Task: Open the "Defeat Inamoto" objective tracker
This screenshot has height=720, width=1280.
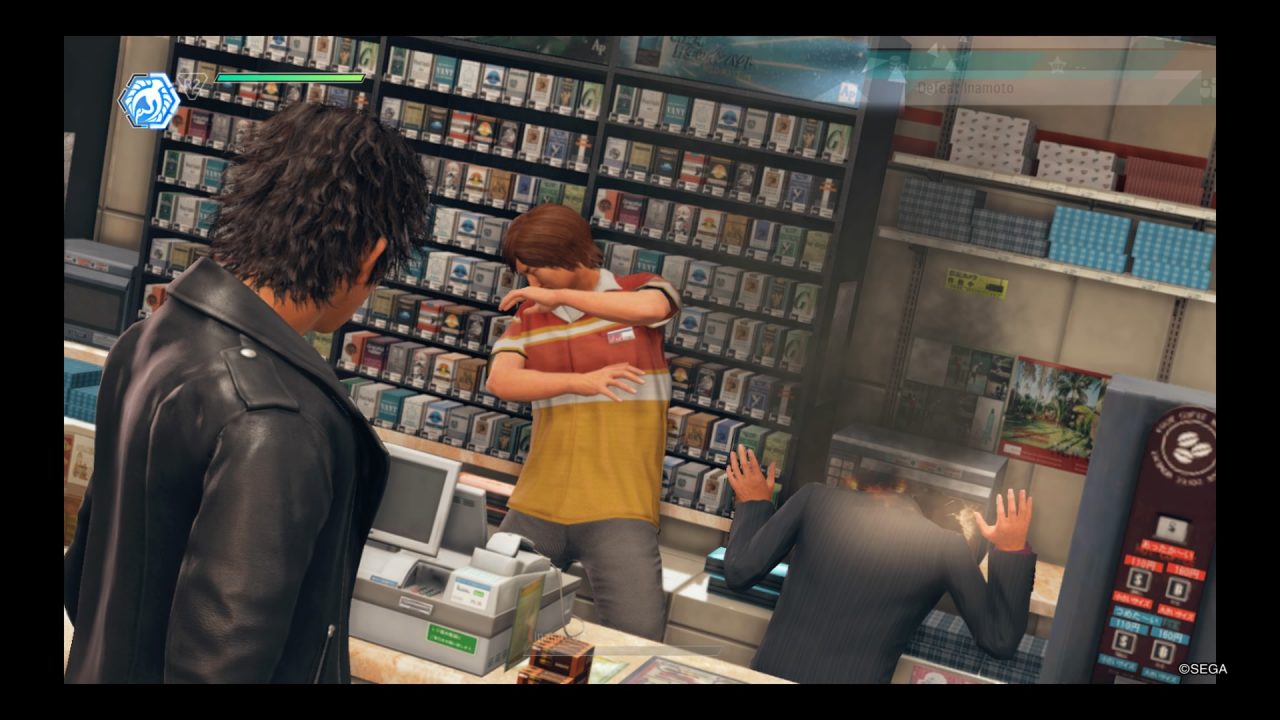Action: [965, 88]
